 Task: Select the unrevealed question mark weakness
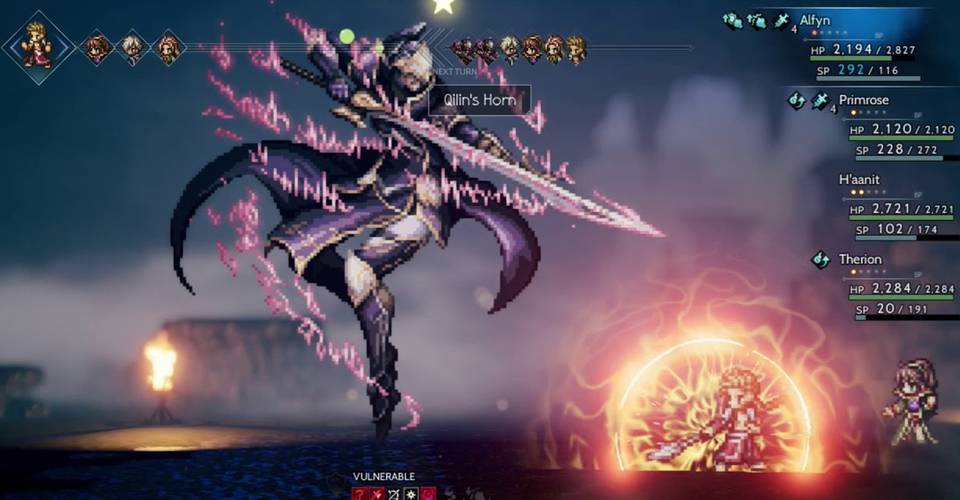coord(358,494)
